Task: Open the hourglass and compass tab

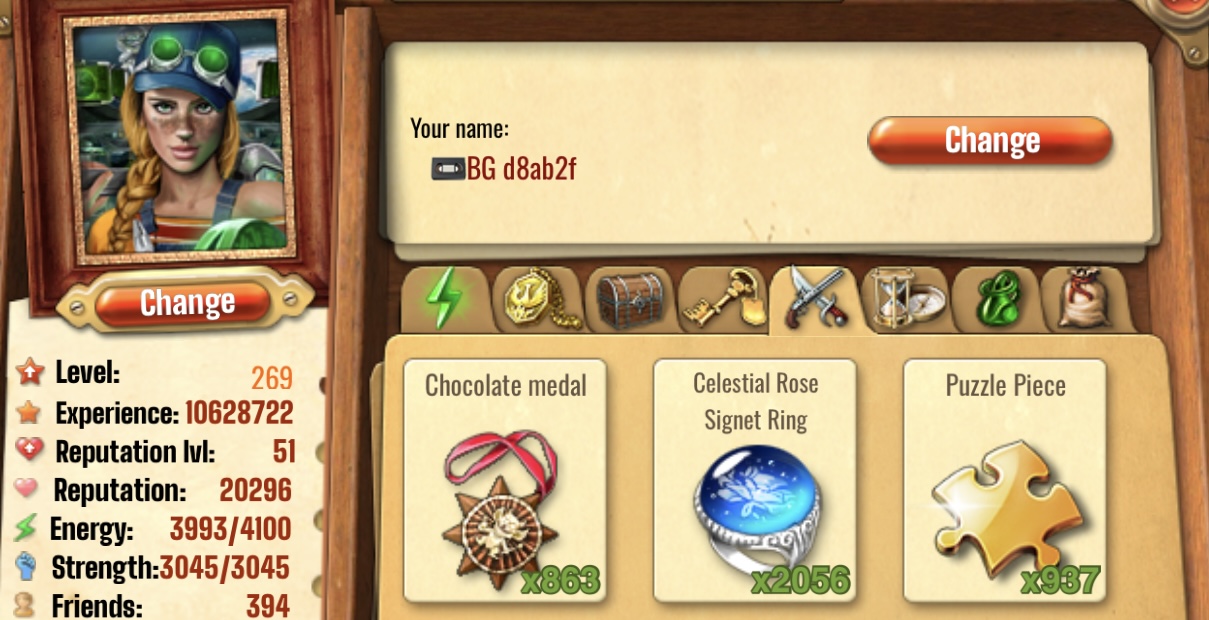Action: click(x=905, y=299)
